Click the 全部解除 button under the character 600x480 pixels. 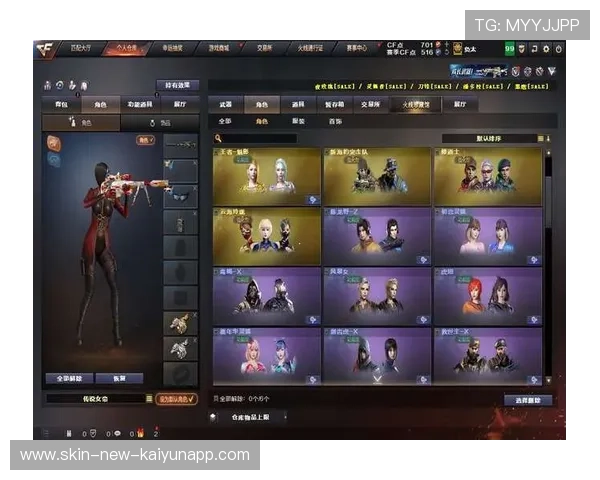pos(70,379)
